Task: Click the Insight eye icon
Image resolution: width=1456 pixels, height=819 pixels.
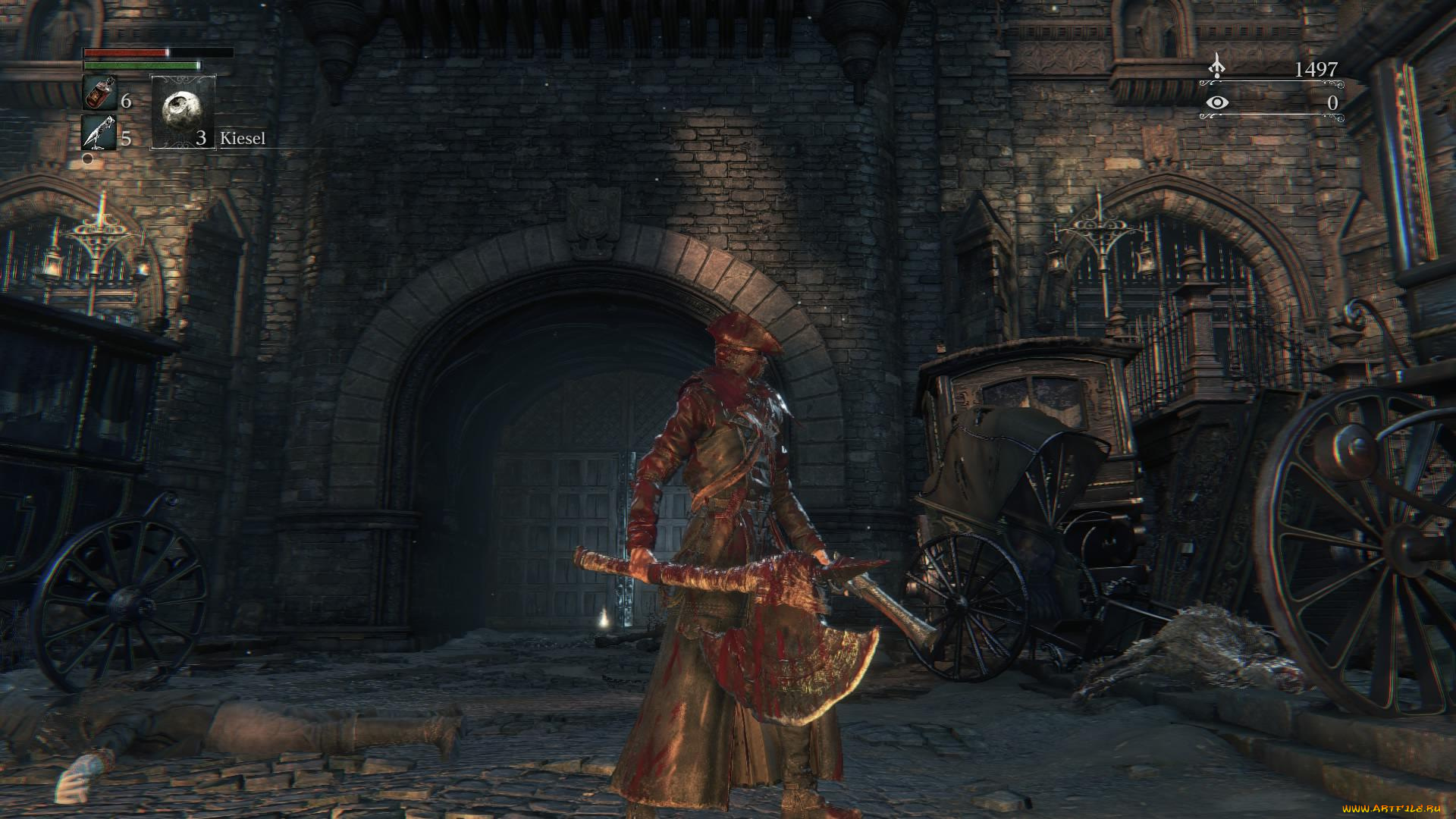Action: [x=1217, y=102]
